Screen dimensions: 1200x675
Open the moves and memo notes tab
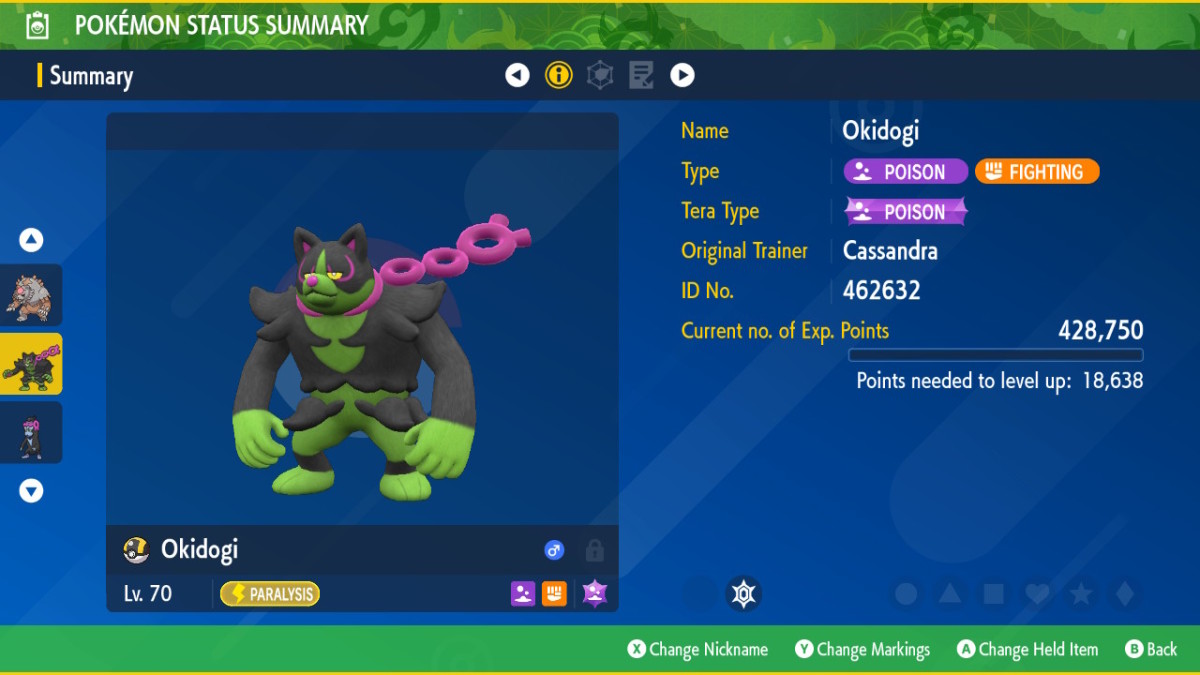click(641, 75)
